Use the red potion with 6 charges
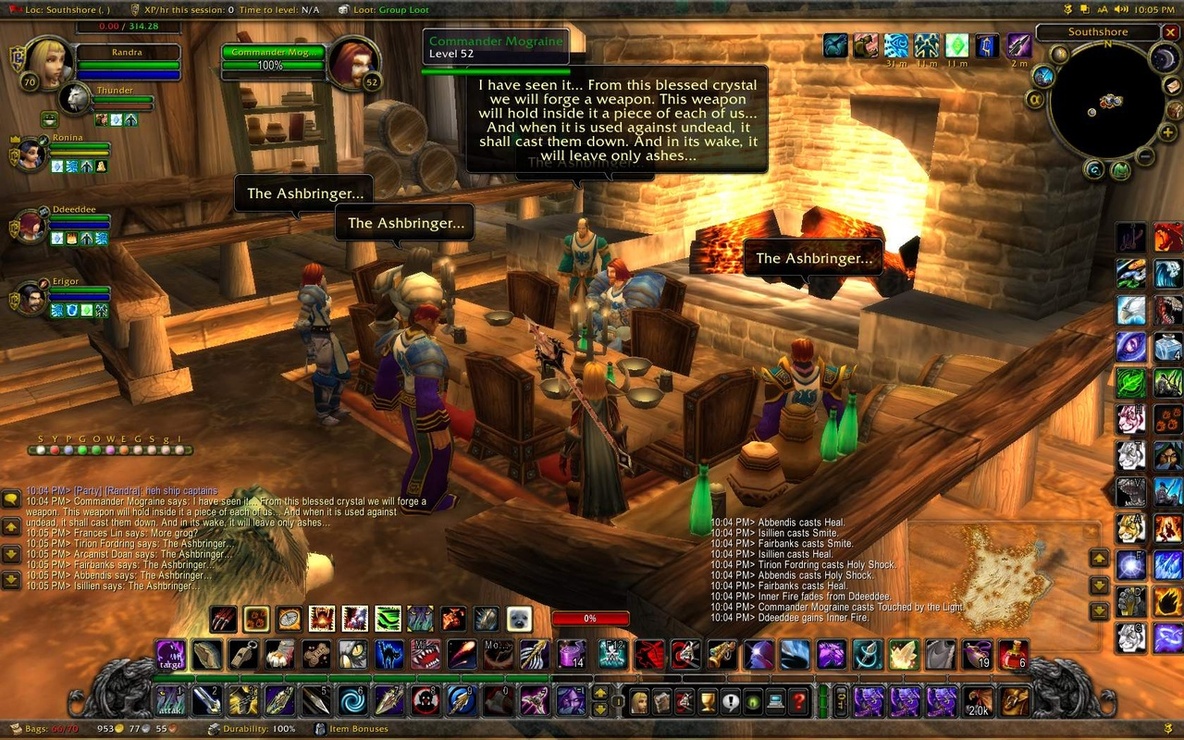The height and width of the screenshot is (740, 1184). point(1012,654)
